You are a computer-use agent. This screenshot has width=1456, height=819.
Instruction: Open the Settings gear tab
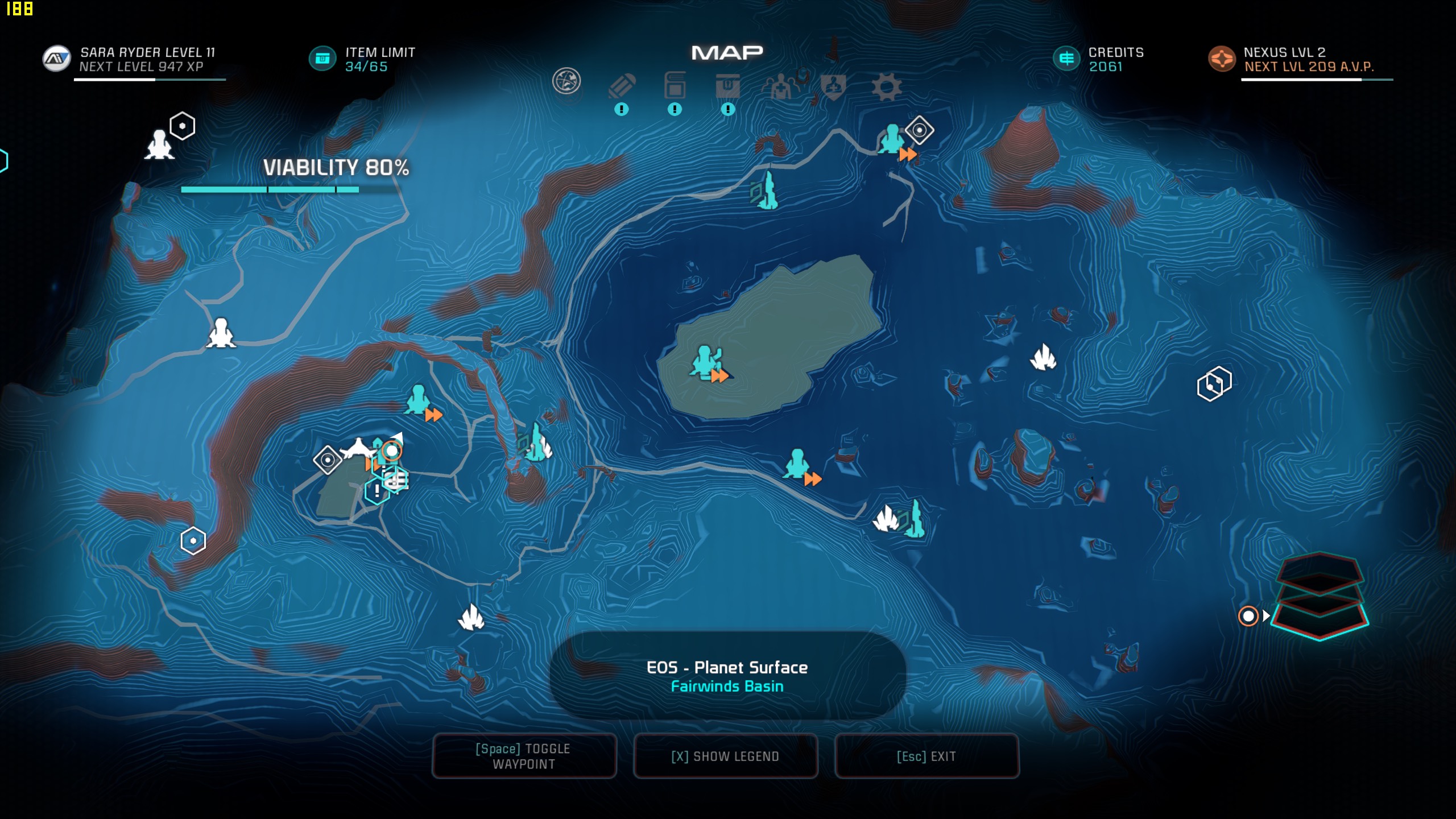[886, 87]
